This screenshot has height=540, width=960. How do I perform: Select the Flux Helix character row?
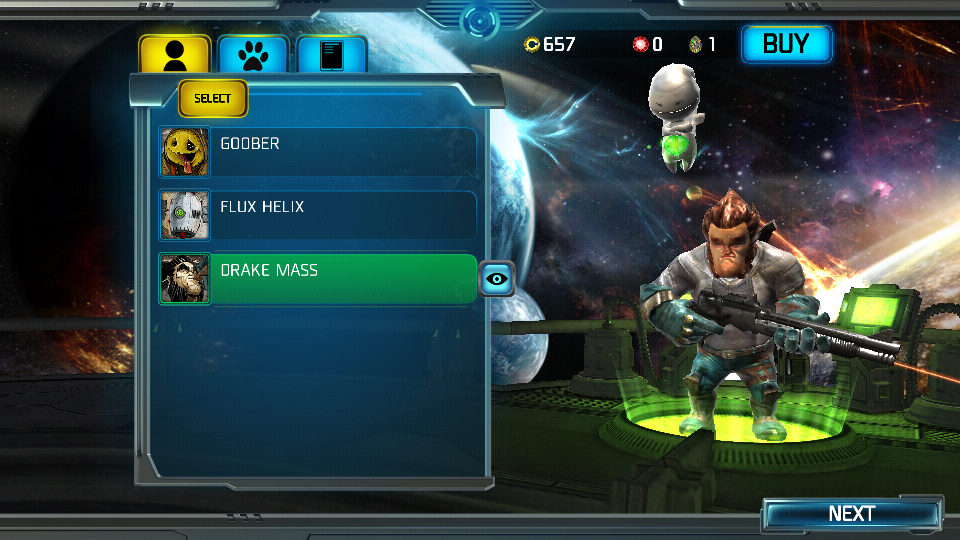point(340,215)
